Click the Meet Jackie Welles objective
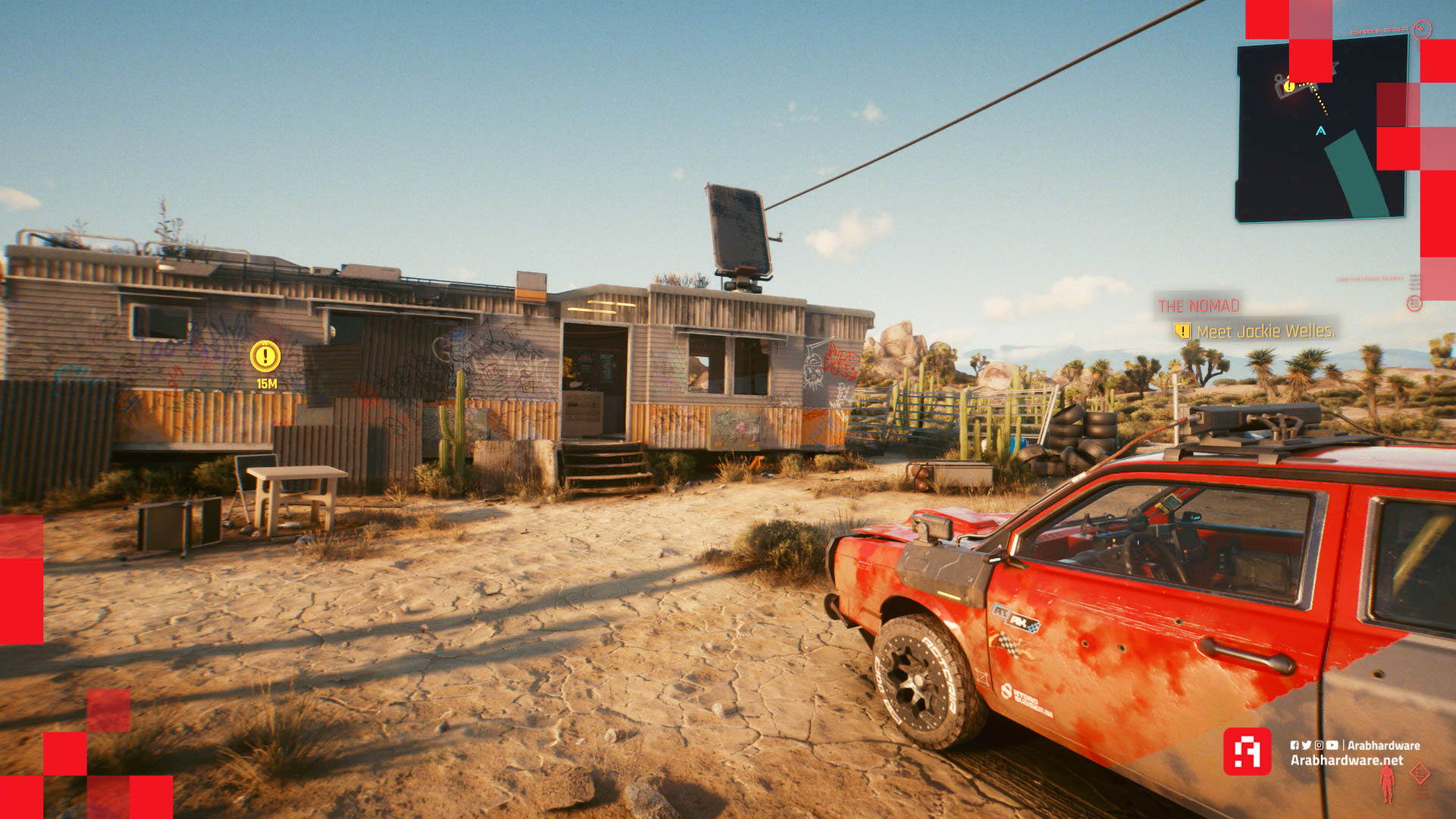This screenshot has width=1456, height=819. (1264, 331)
